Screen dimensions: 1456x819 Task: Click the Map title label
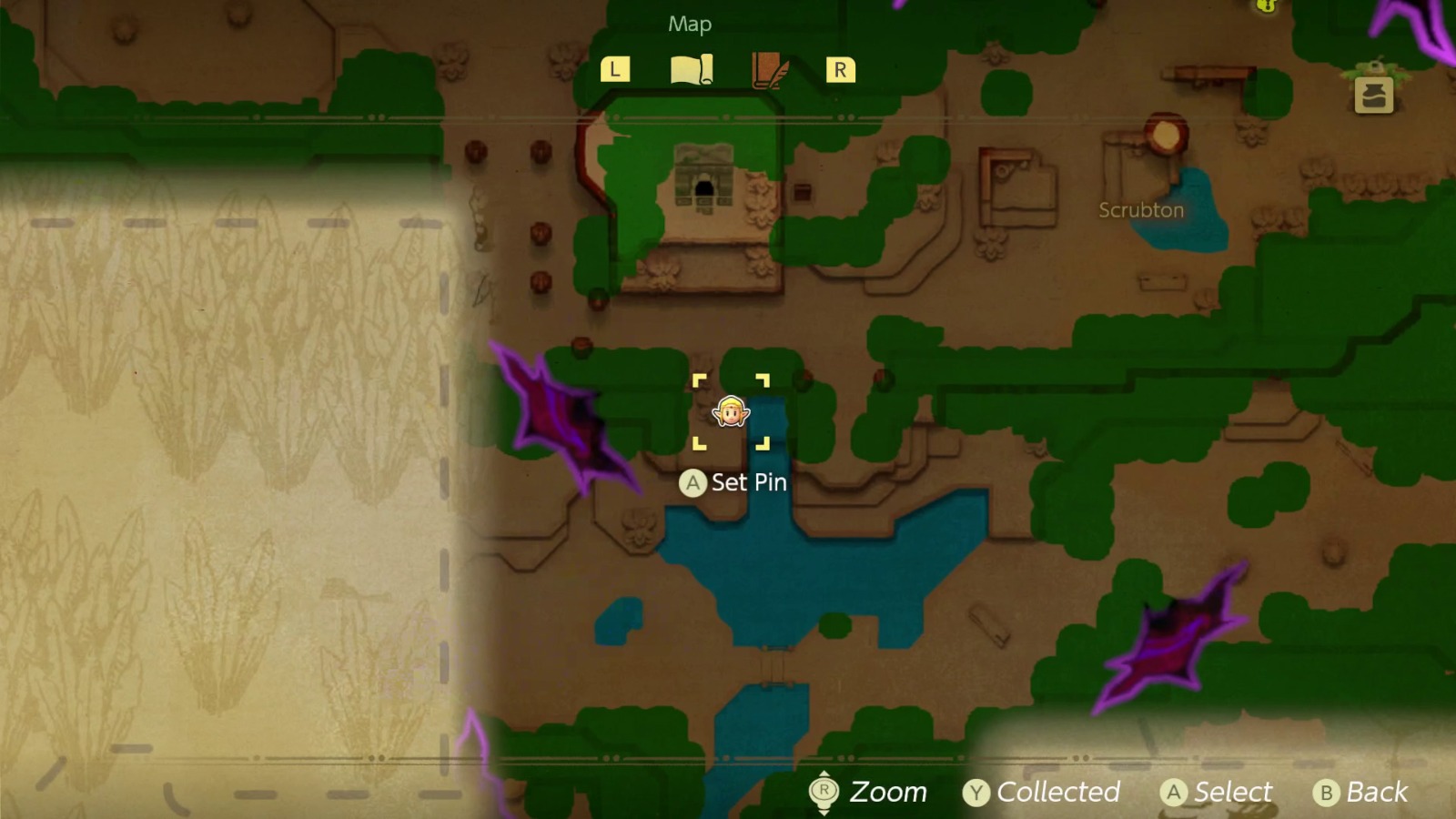(x=690, y=25)
